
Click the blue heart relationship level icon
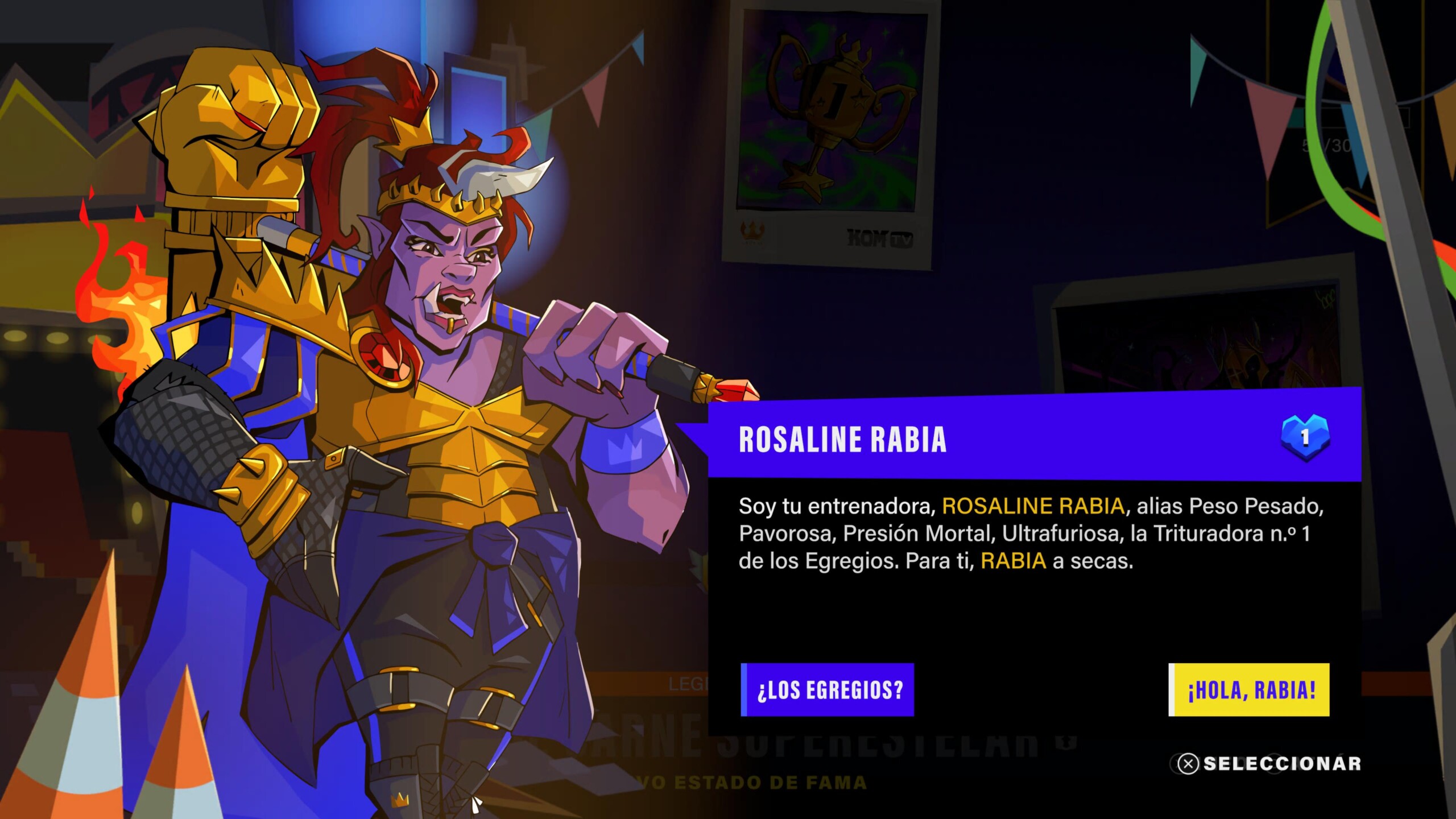[x=1305, y=437]
